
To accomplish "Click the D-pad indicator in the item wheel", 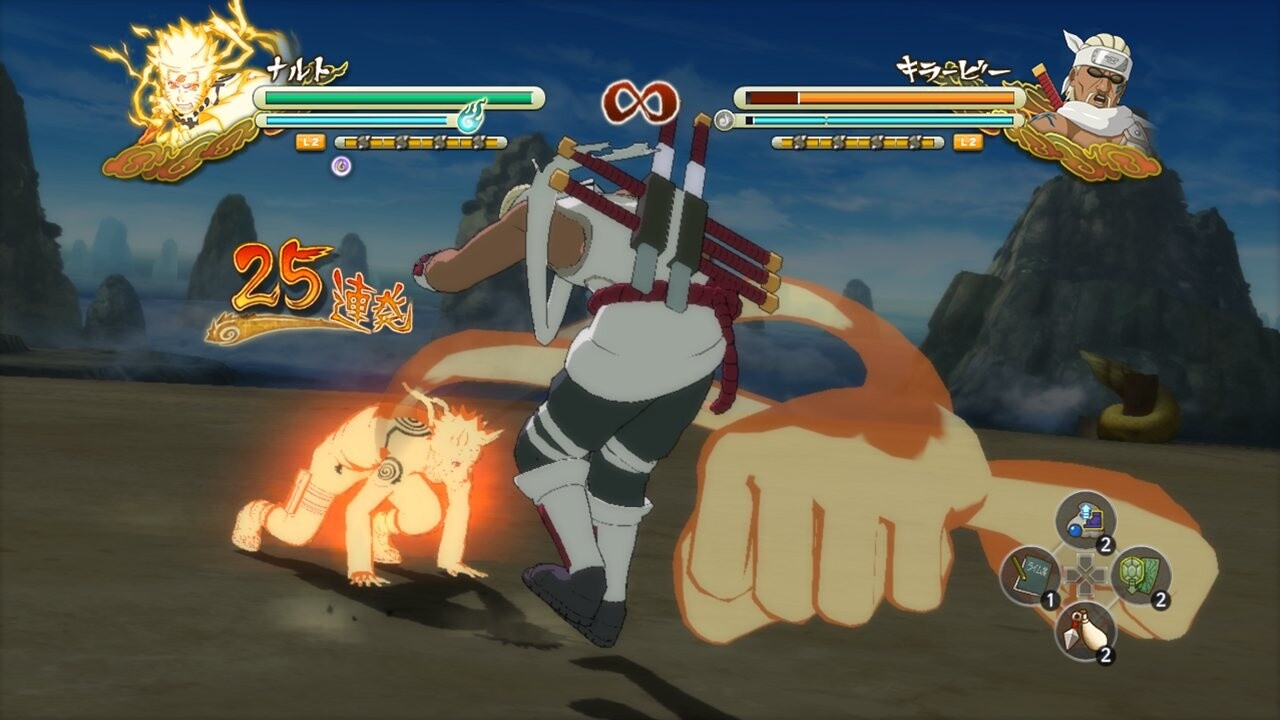I will (1085, 574).
